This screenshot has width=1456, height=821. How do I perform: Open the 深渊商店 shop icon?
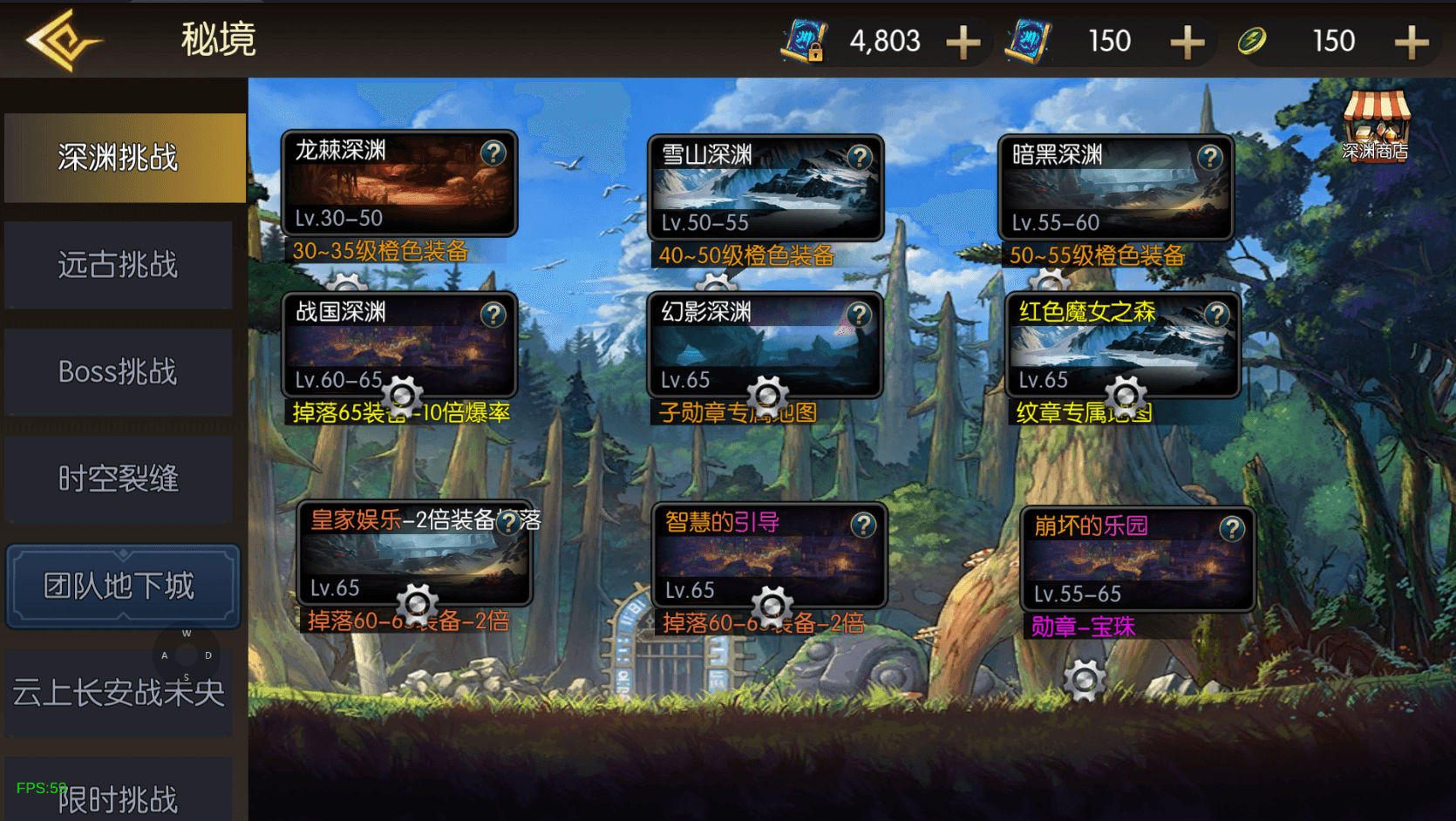coord(1376,127)
